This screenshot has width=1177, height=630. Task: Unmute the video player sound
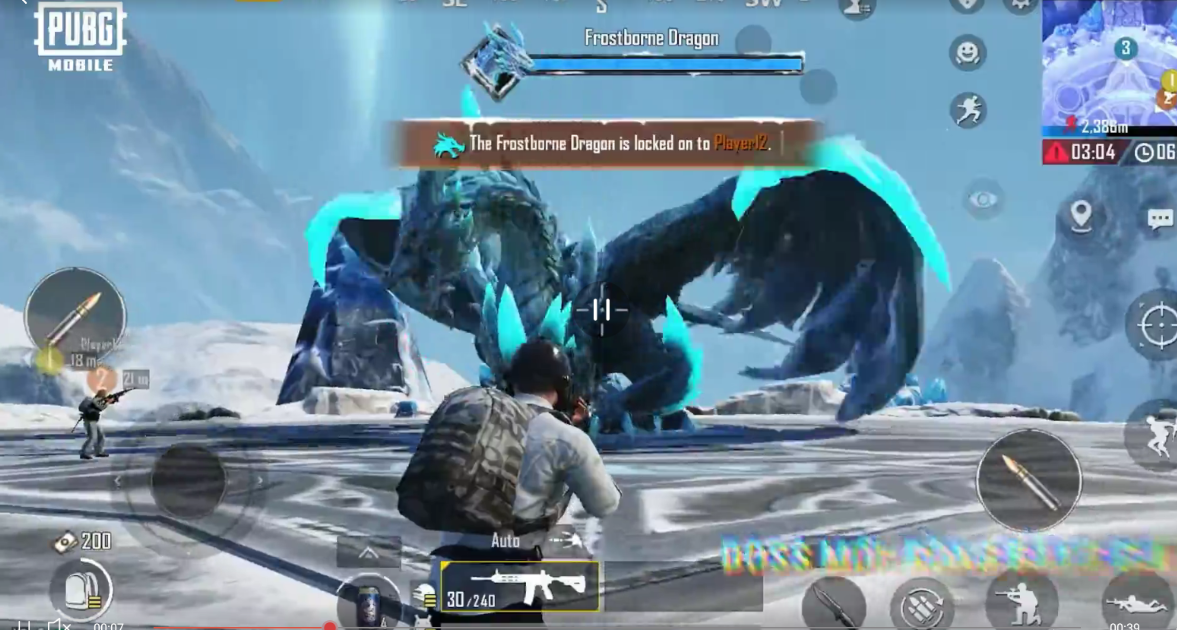pyautogui.click(x=59, y=625)
